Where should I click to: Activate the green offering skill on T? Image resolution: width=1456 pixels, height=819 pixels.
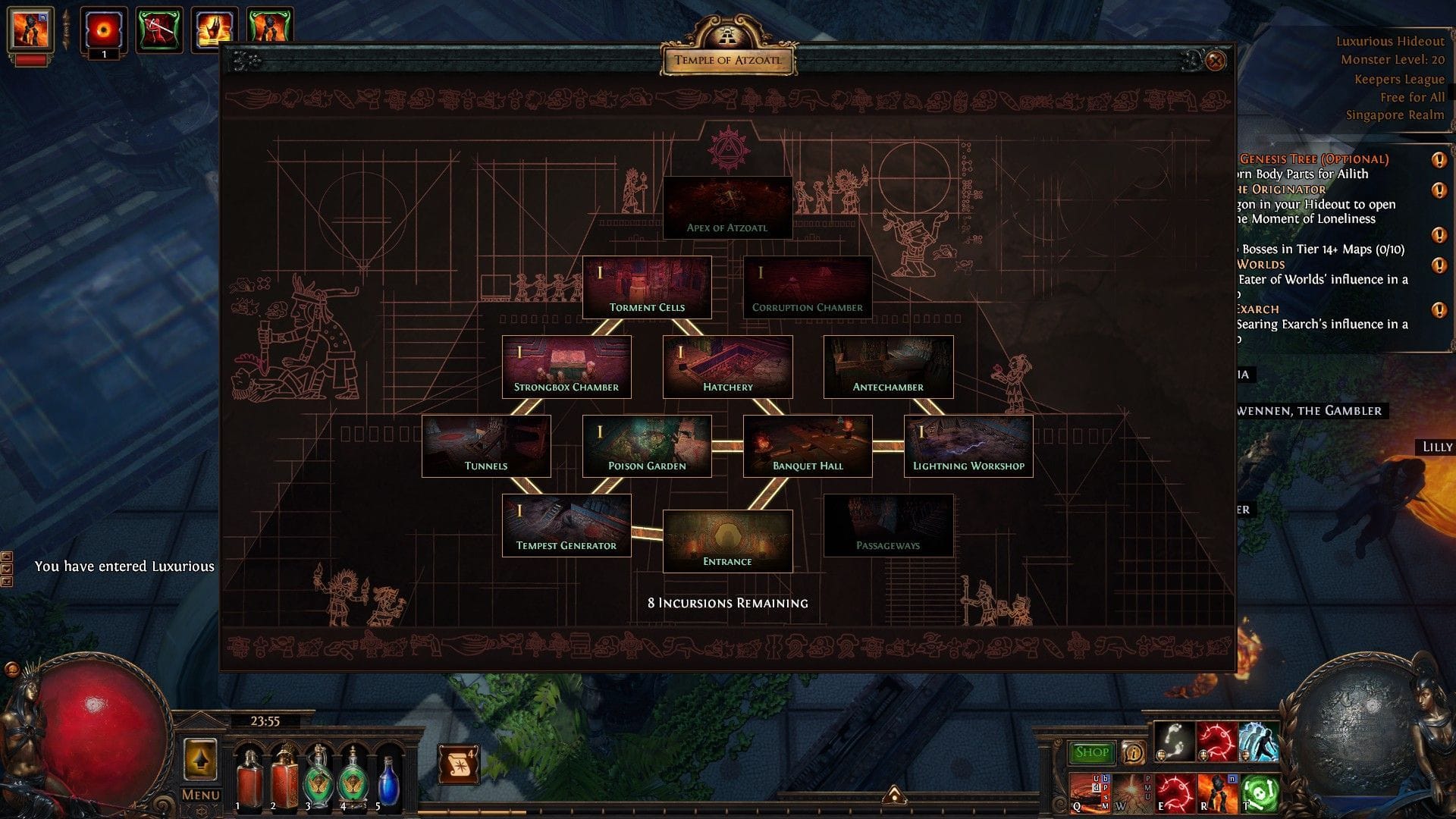tap(1259, 792)
